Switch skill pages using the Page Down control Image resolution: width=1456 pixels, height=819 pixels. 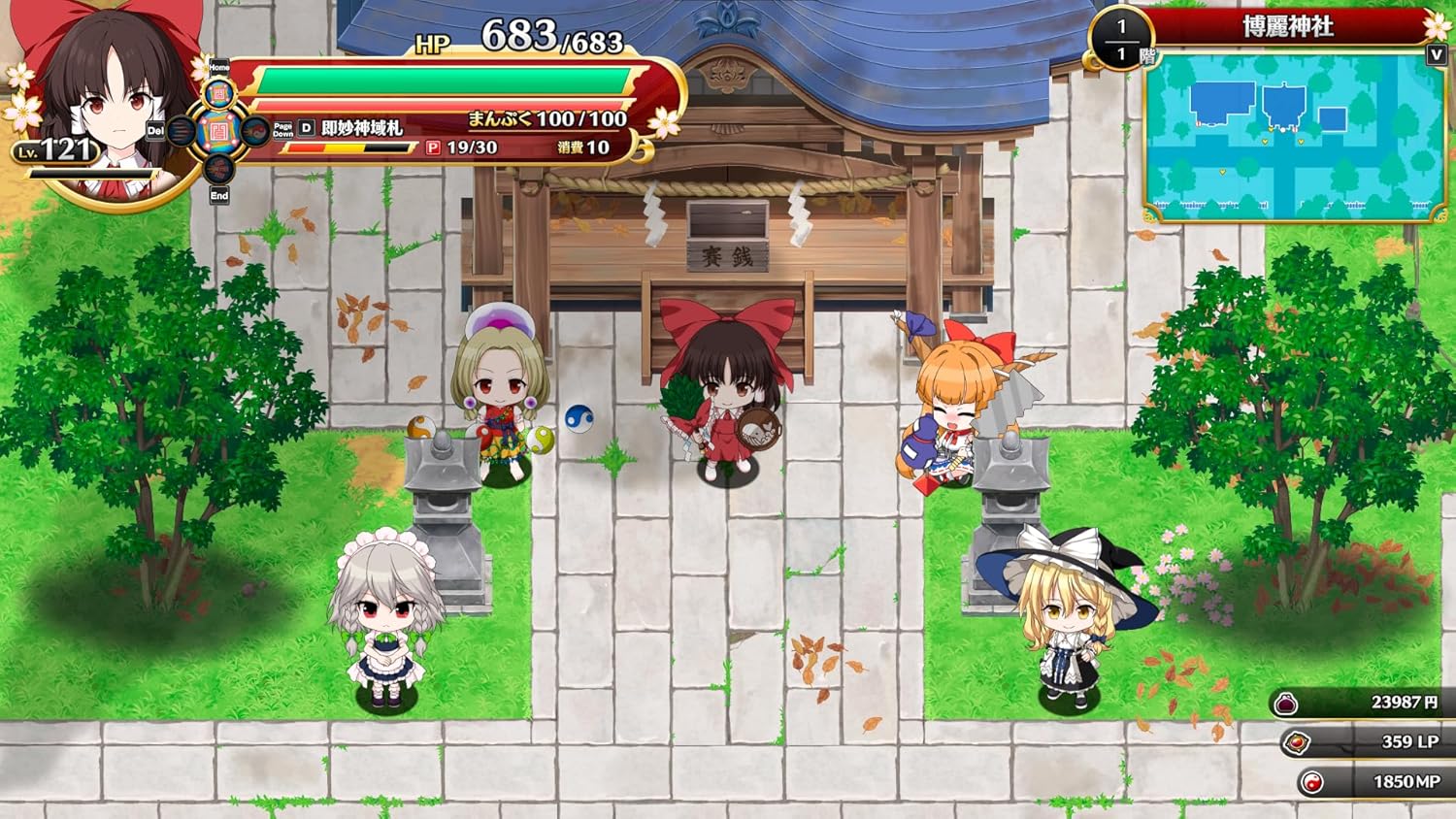pos(282,129)
